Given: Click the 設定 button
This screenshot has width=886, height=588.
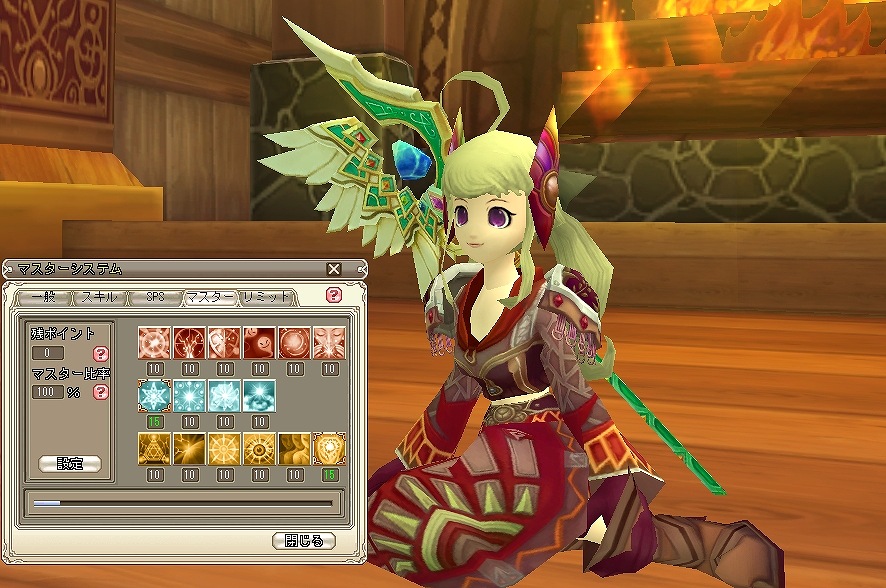Looking at the screenshot, I should coord(70,464).
